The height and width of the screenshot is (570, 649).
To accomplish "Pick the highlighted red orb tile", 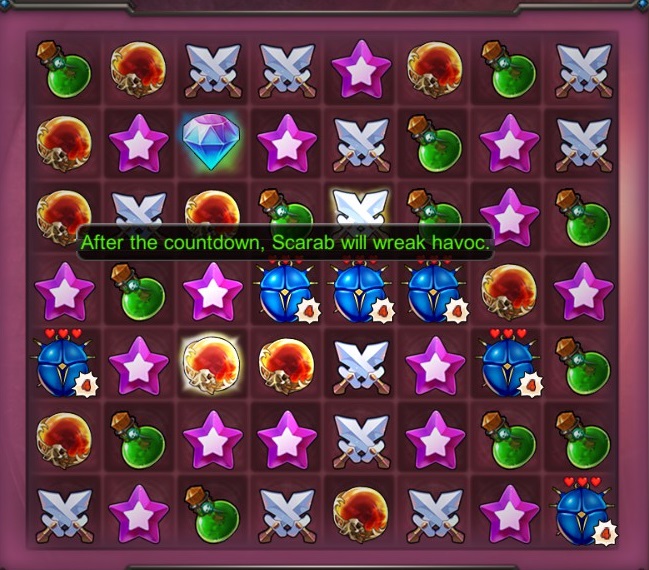I will (212, 362).
